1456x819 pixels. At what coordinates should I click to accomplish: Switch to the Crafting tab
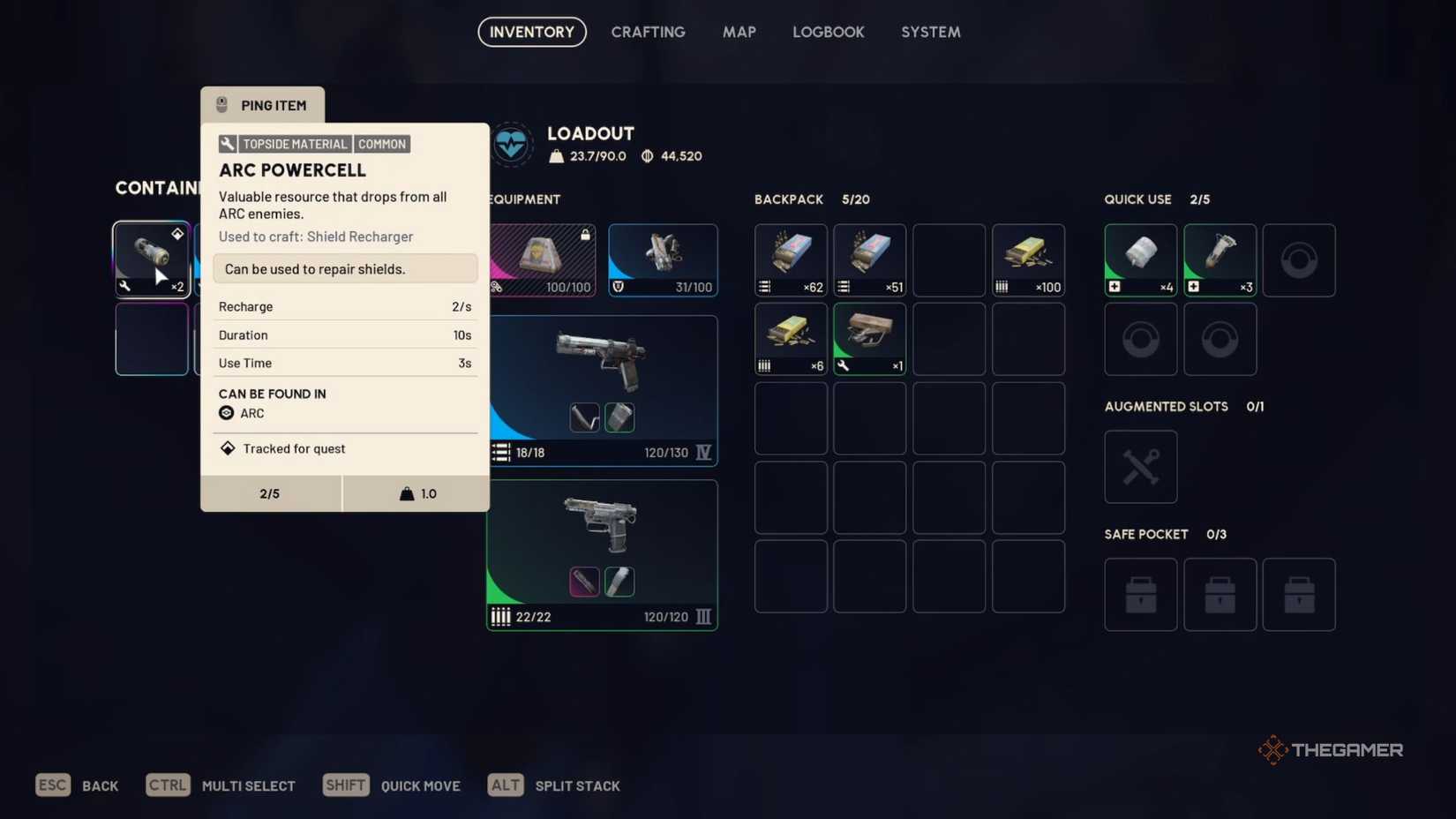[x=649, y=32]
